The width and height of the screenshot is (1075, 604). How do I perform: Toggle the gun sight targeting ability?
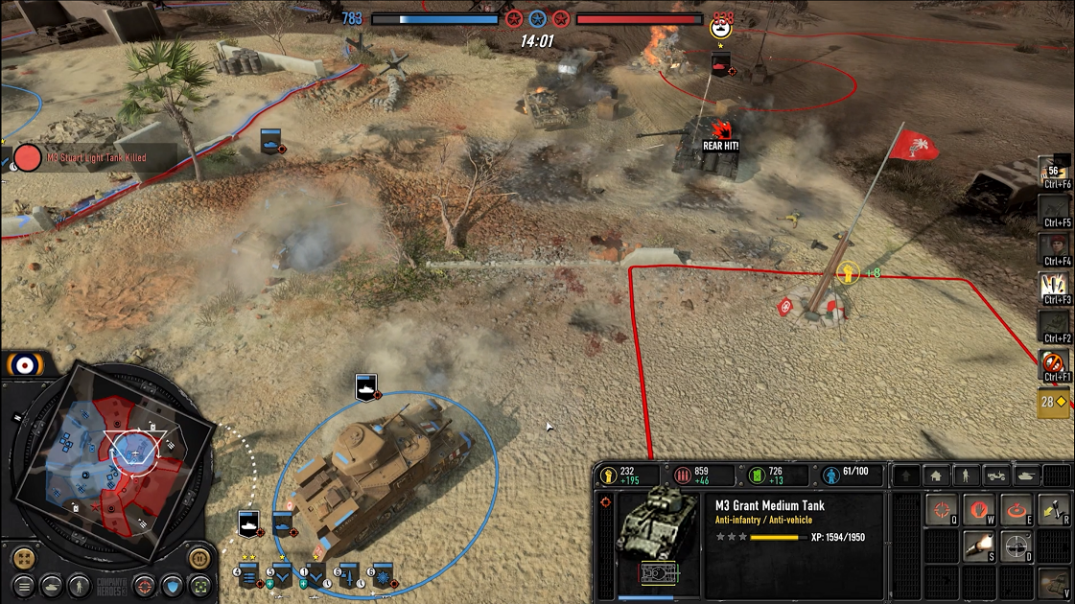coord(1016,546)
